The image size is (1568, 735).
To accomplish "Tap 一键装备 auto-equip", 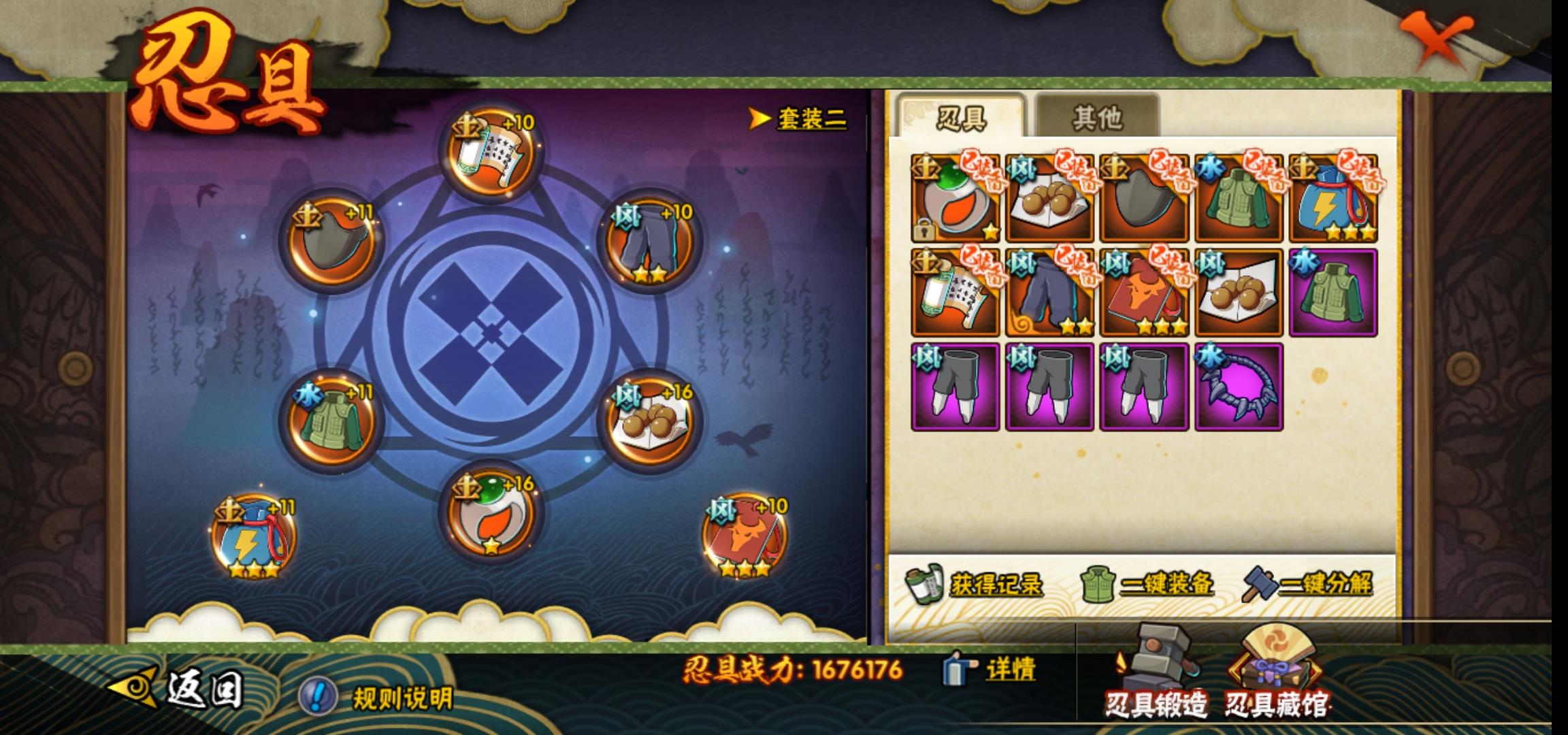I will point(1148,585).
